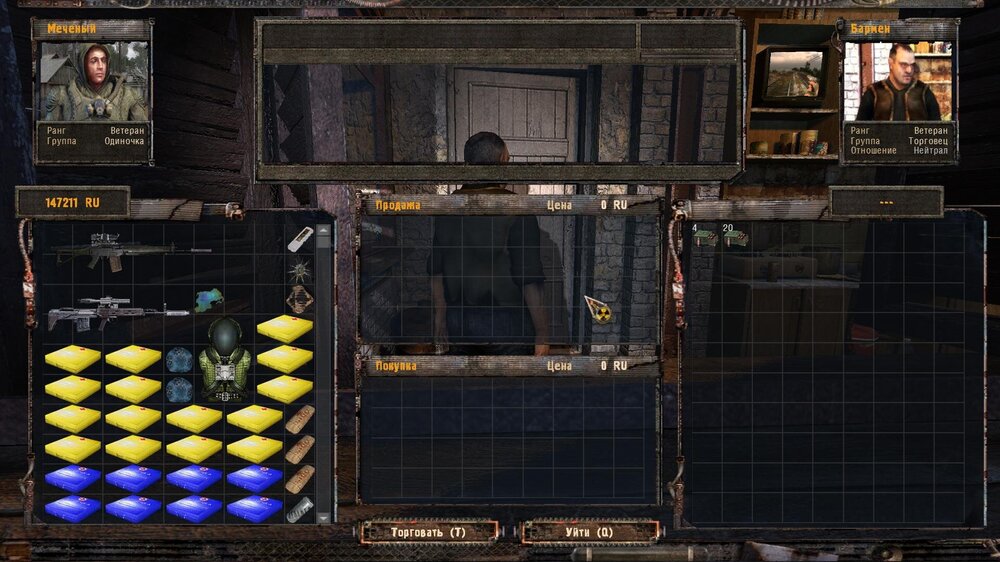
Task: Select the trader's ammo box with count 20
Action: (735, 238)
